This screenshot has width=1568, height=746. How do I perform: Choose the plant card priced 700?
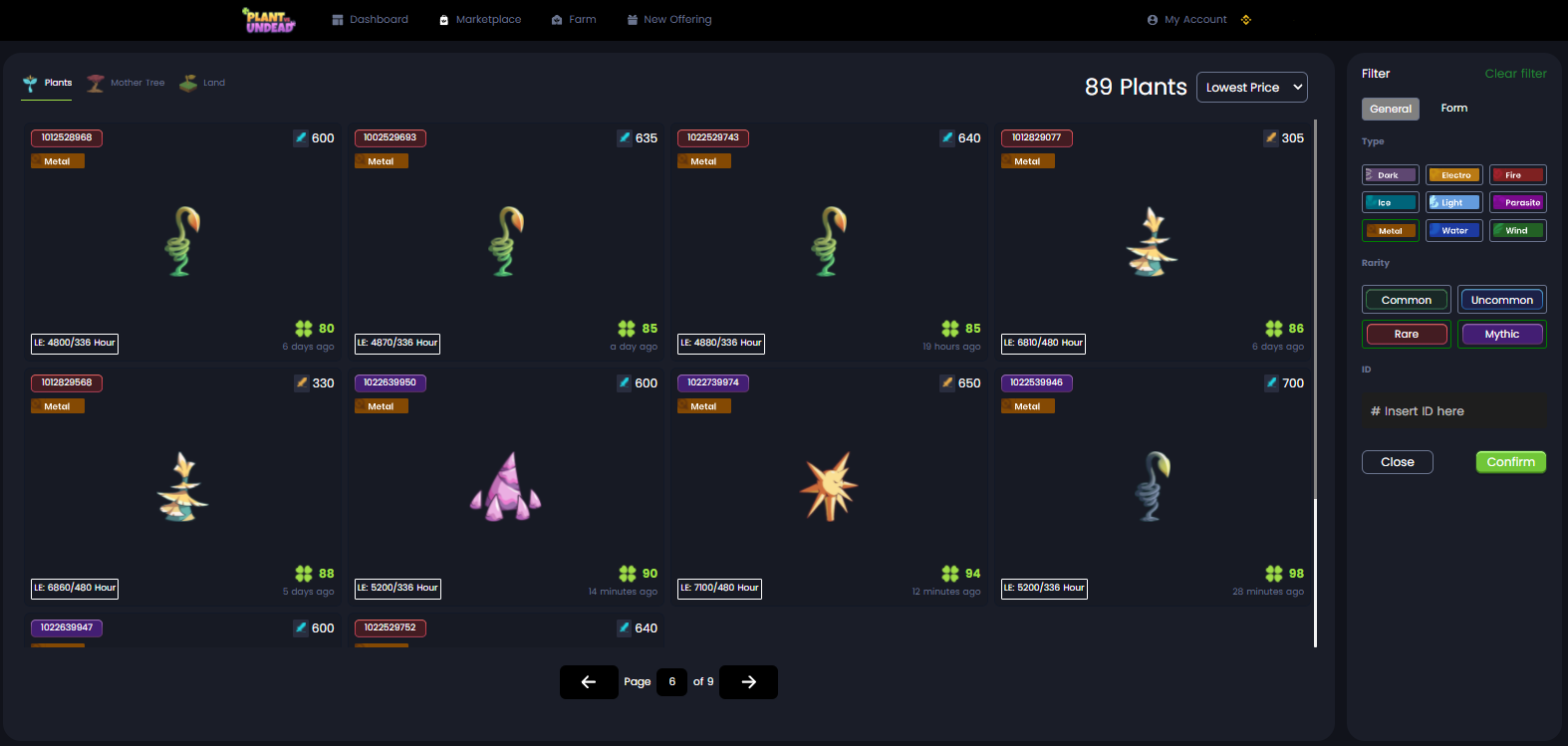(1152, 487)
